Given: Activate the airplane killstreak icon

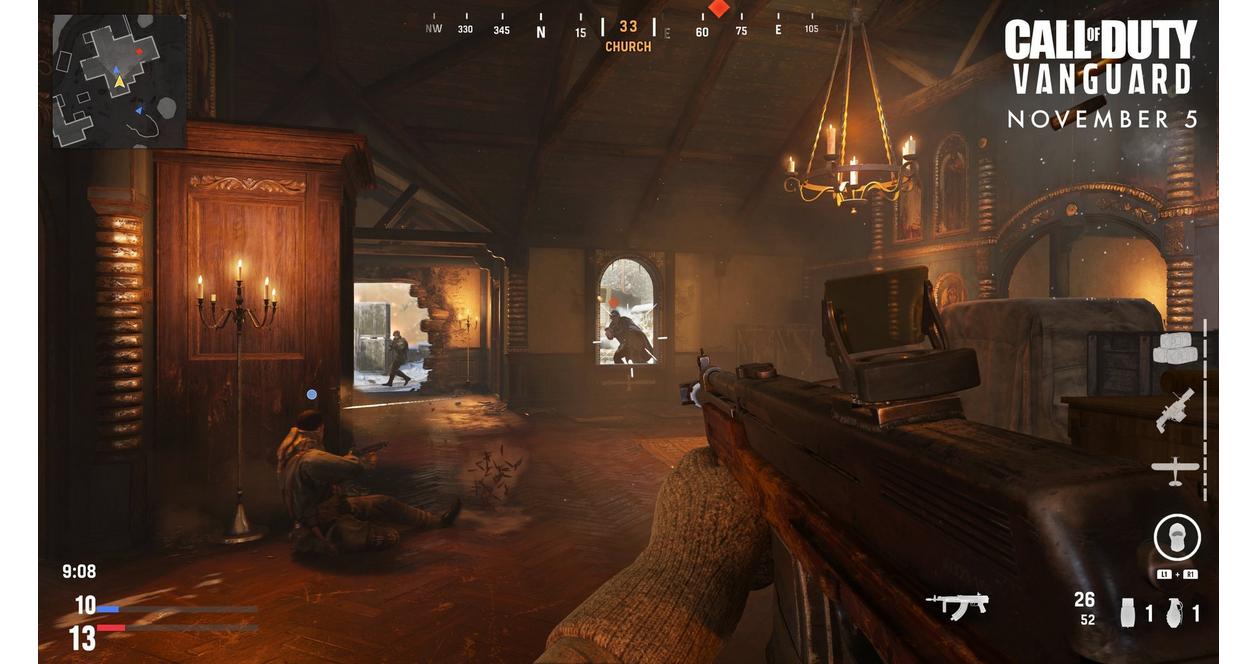Looking at the screenshot, I should pos(1175,468).
